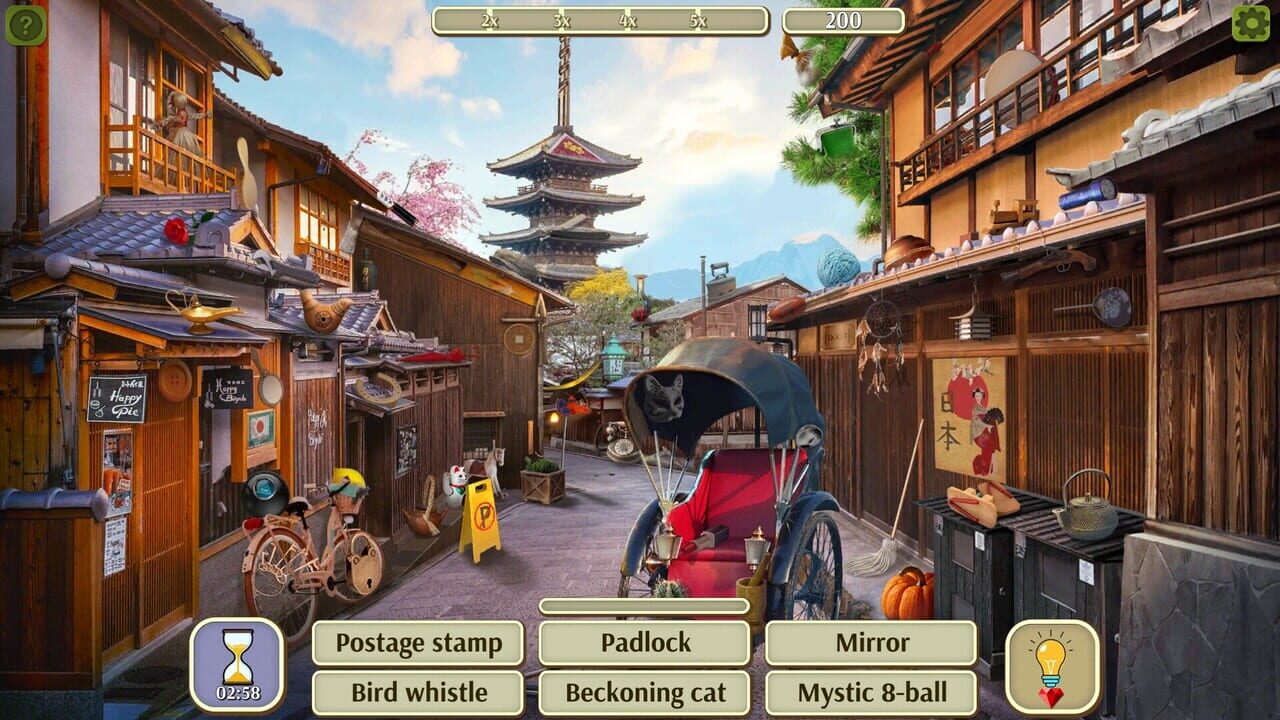The width and height of the screenshot is (1280, 720).
Task: Click the Beckoning cat word button
Action: tap(645, 691)
